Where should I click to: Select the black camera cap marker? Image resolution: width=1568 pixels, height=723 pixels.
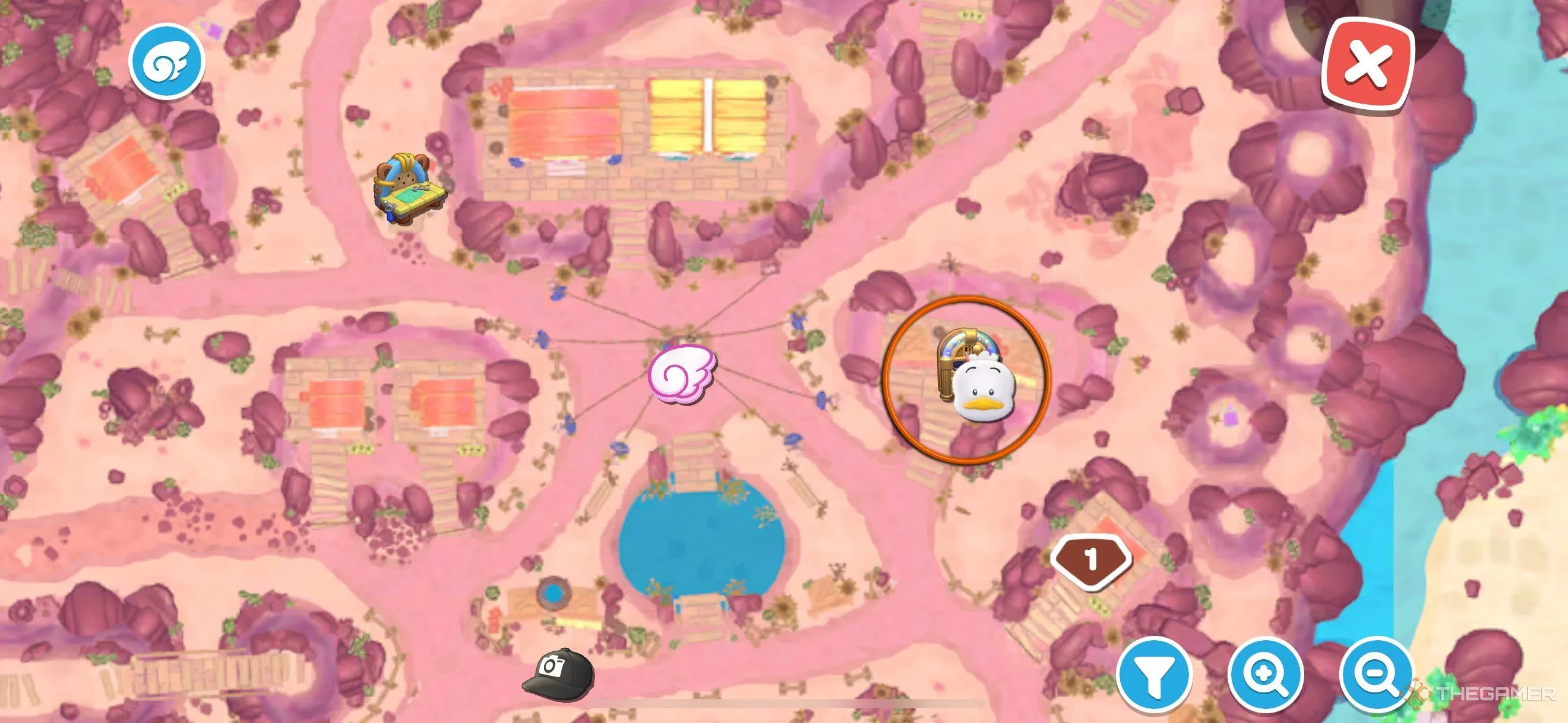tap(558, 673)
